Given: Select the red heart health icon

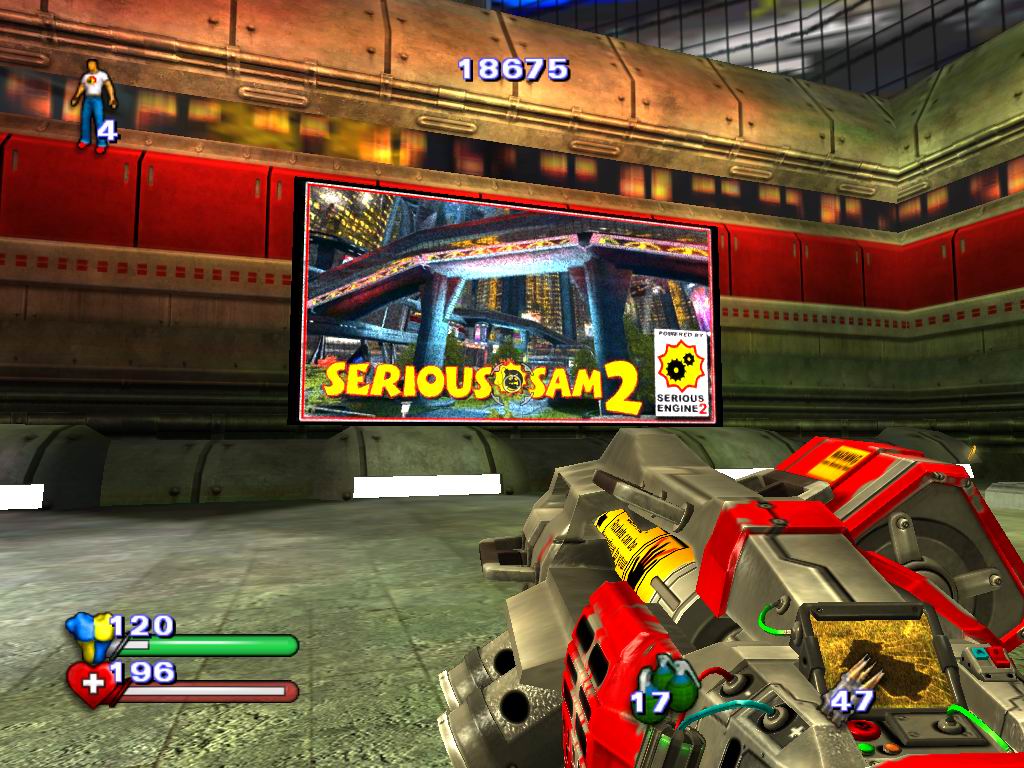Looking at the screenshot, I should (90, 684).
